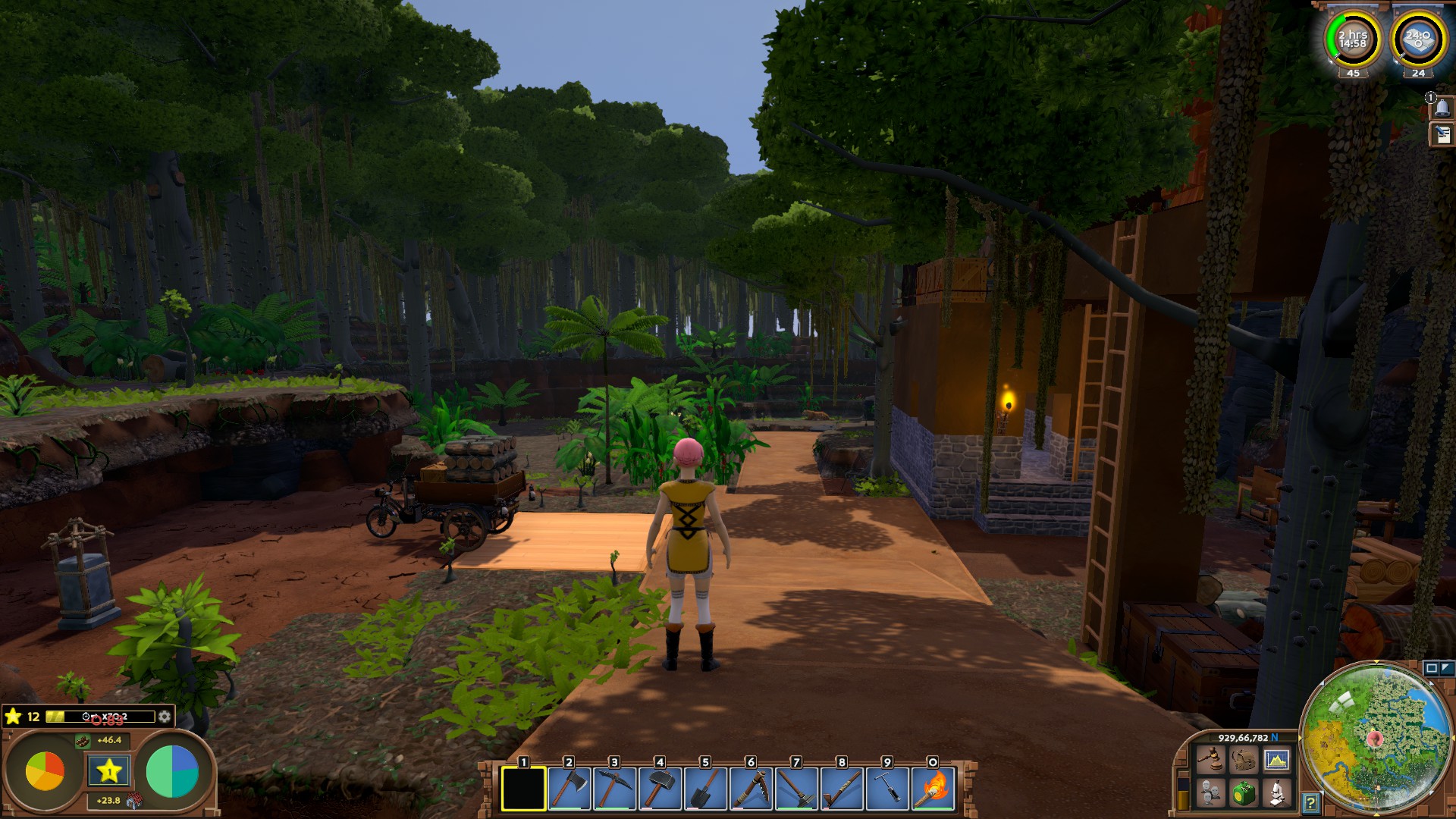Open the notification bell
1456x819 pixels.
point(1442,108)
